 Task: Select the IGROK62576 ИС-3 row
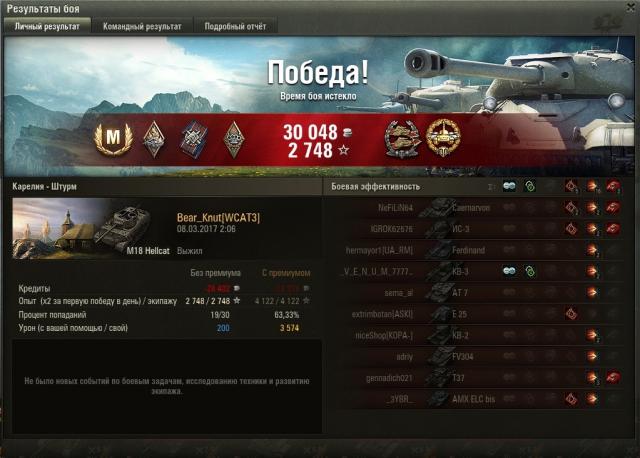pos(472,229)
